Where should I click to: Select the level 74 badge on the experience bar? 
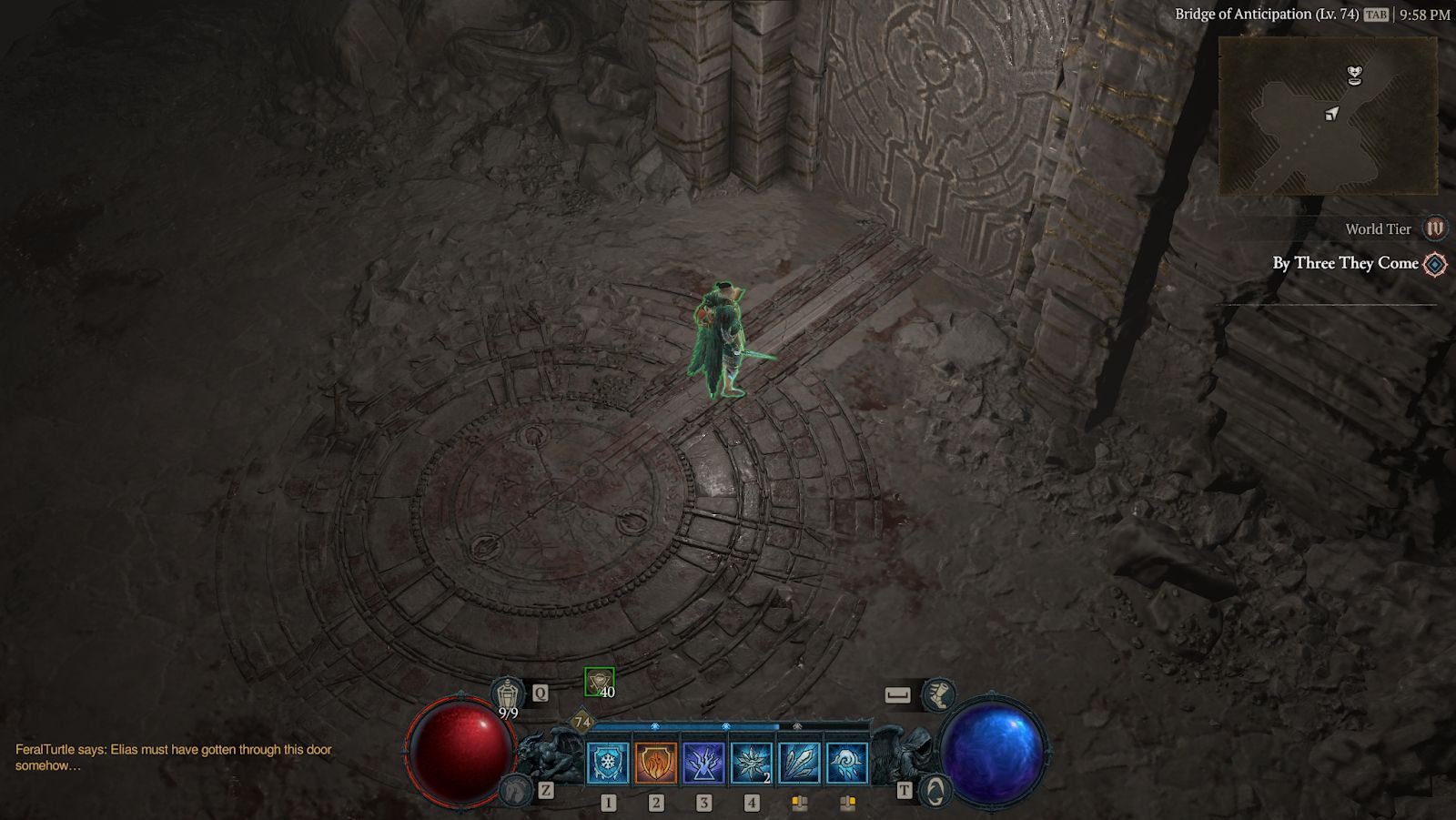pyautogui.click(x=582, y=722)
